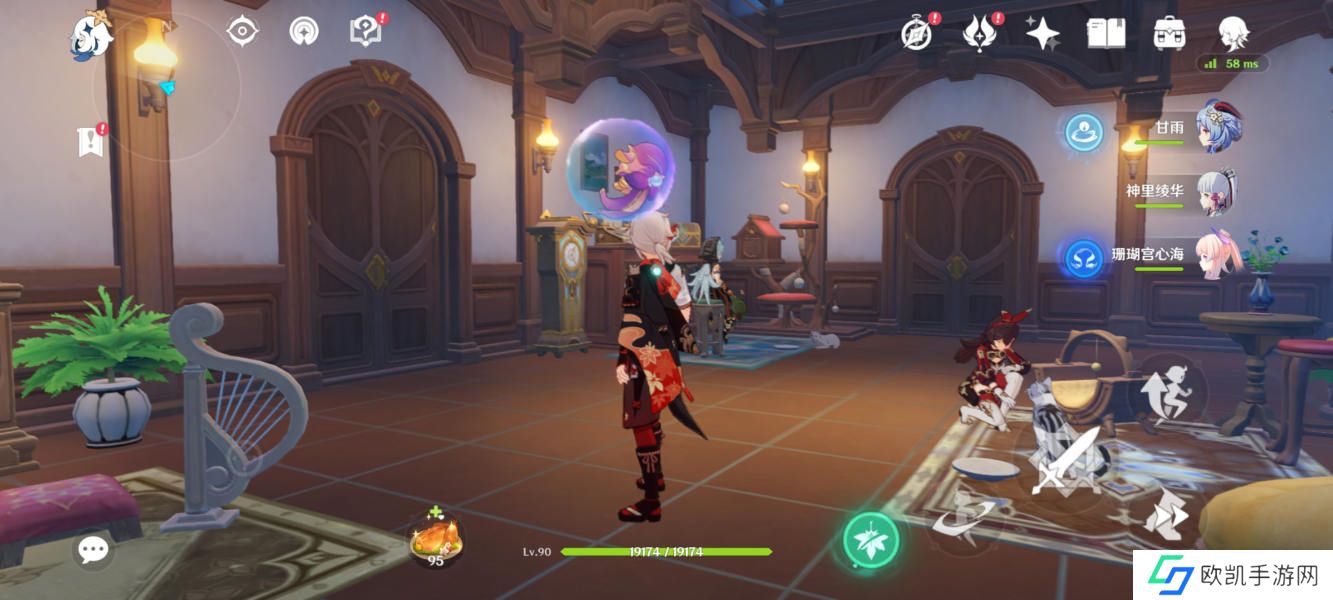Viewport: 1333px width, 600px height.
Task: Open the Wish star icon
Action: tap(1042, 34)
